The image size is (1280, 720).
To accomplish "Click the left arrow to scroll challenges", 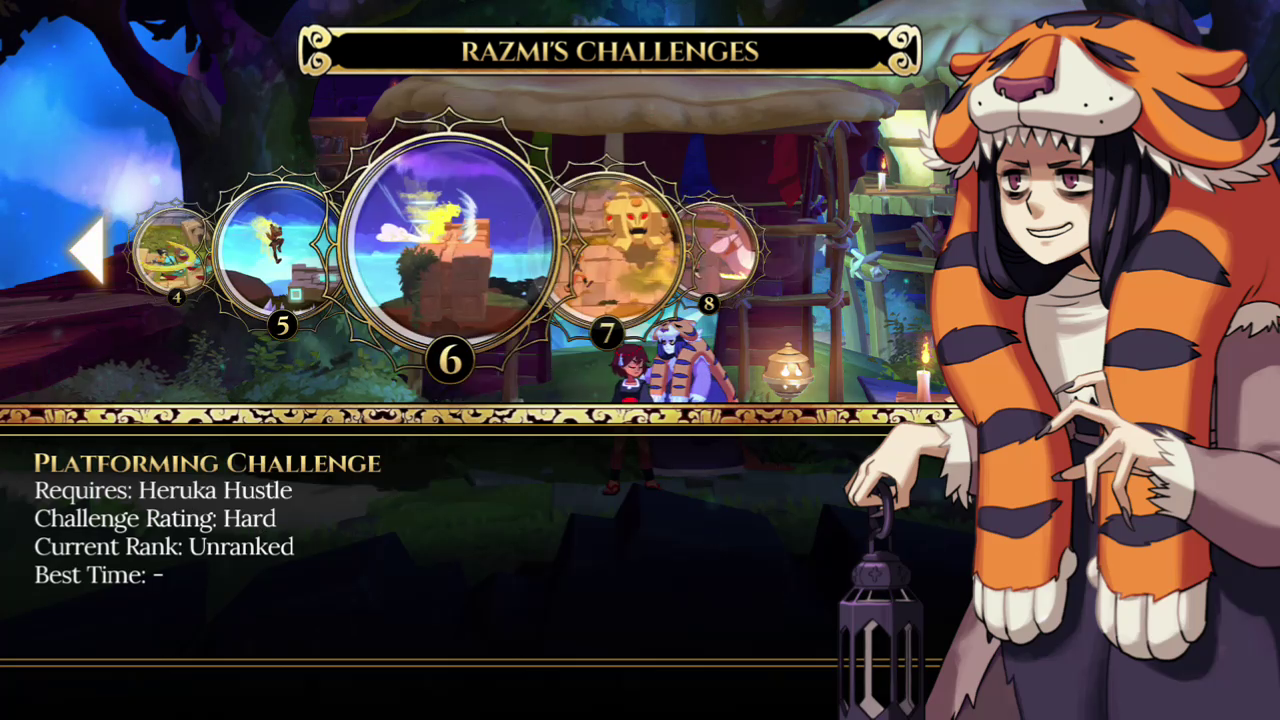I will [88, 250].
